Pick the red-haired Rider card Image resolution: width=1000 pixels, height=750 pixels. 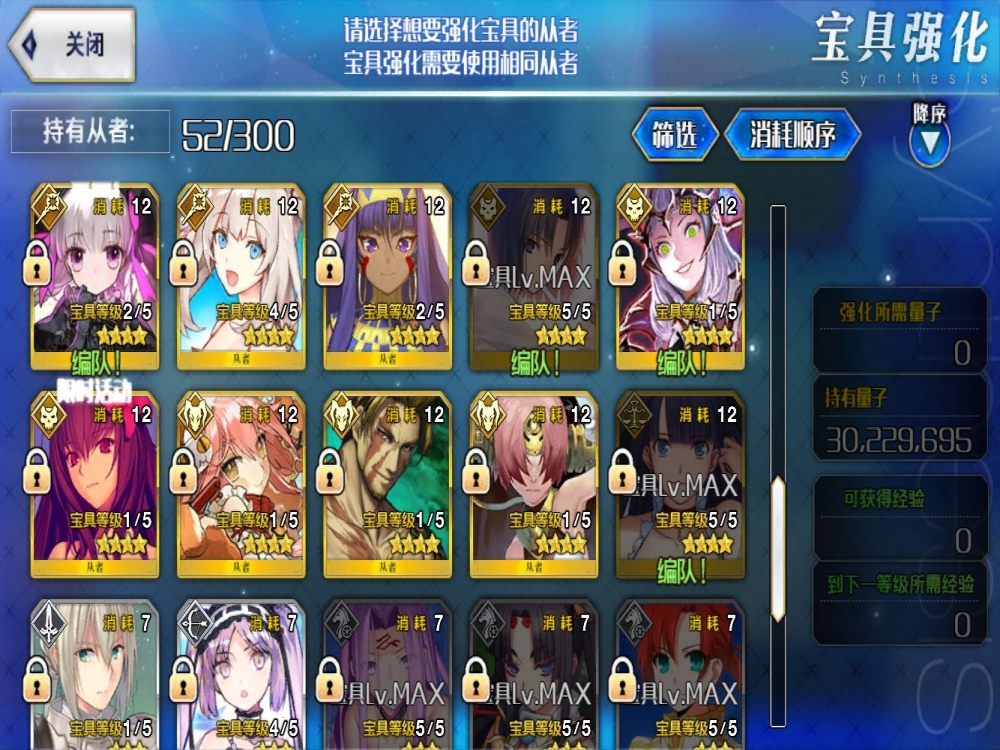coord(680,675)
